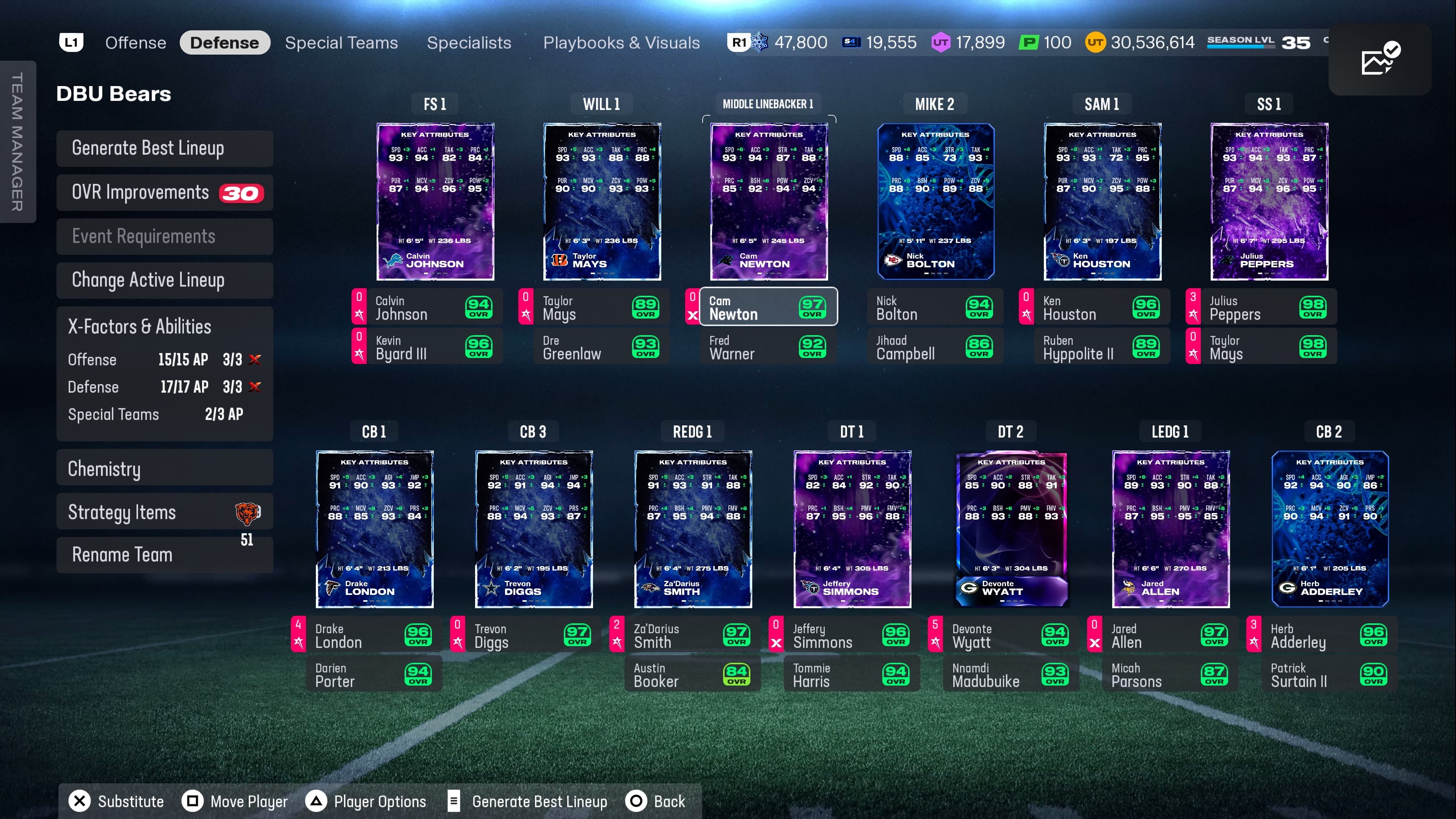
Task: Go to Playbooks & Visuals tab
Action: pyautogui.click(x=621, y=42)
